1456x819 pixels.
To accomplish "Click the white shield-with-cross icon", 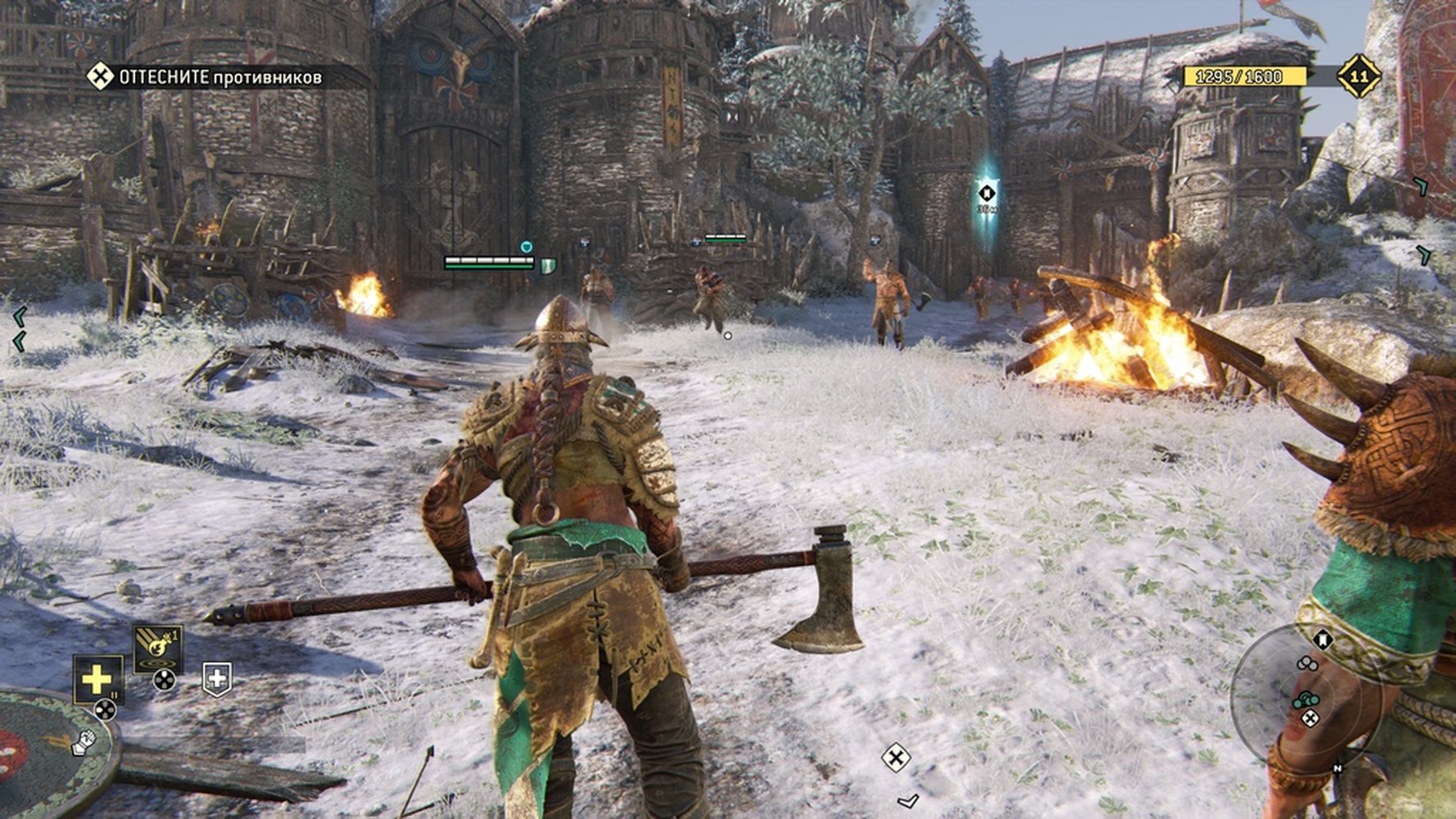I will (x=216, y=678).
